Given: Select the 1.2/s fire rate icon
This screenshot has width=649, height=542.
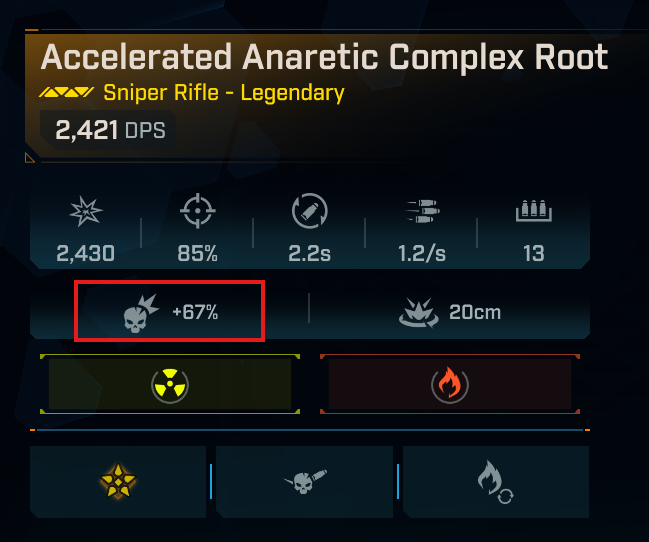Looking at the screenshot, I should (x=421, y=212).
